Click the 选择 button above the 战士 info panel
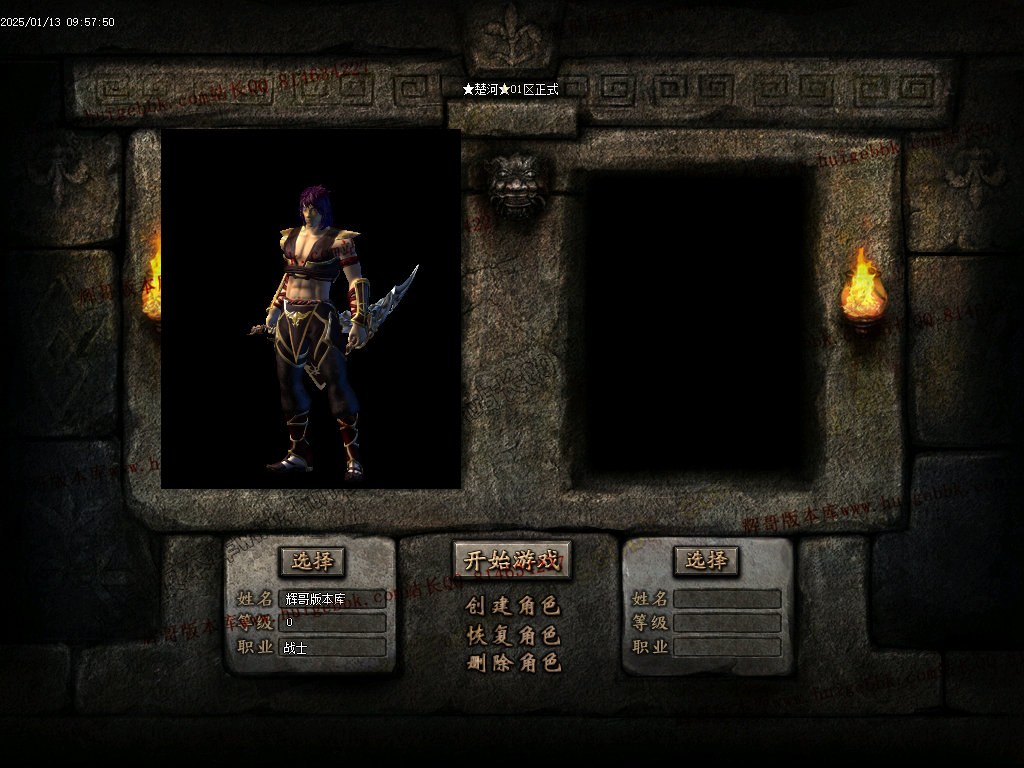 click(312, 561)
